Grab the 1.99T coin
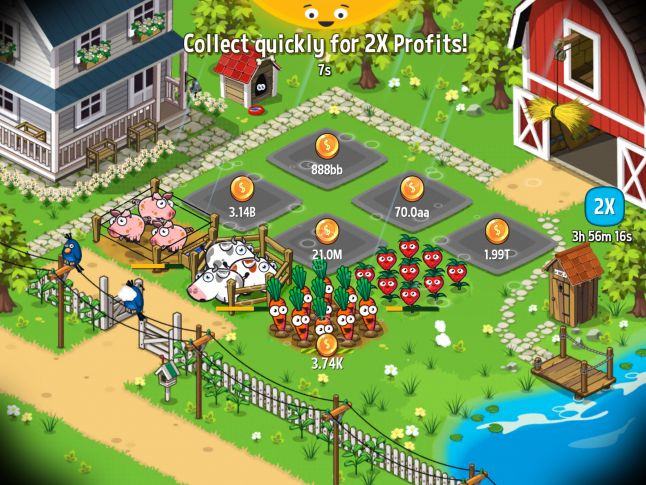 [497, 231]
